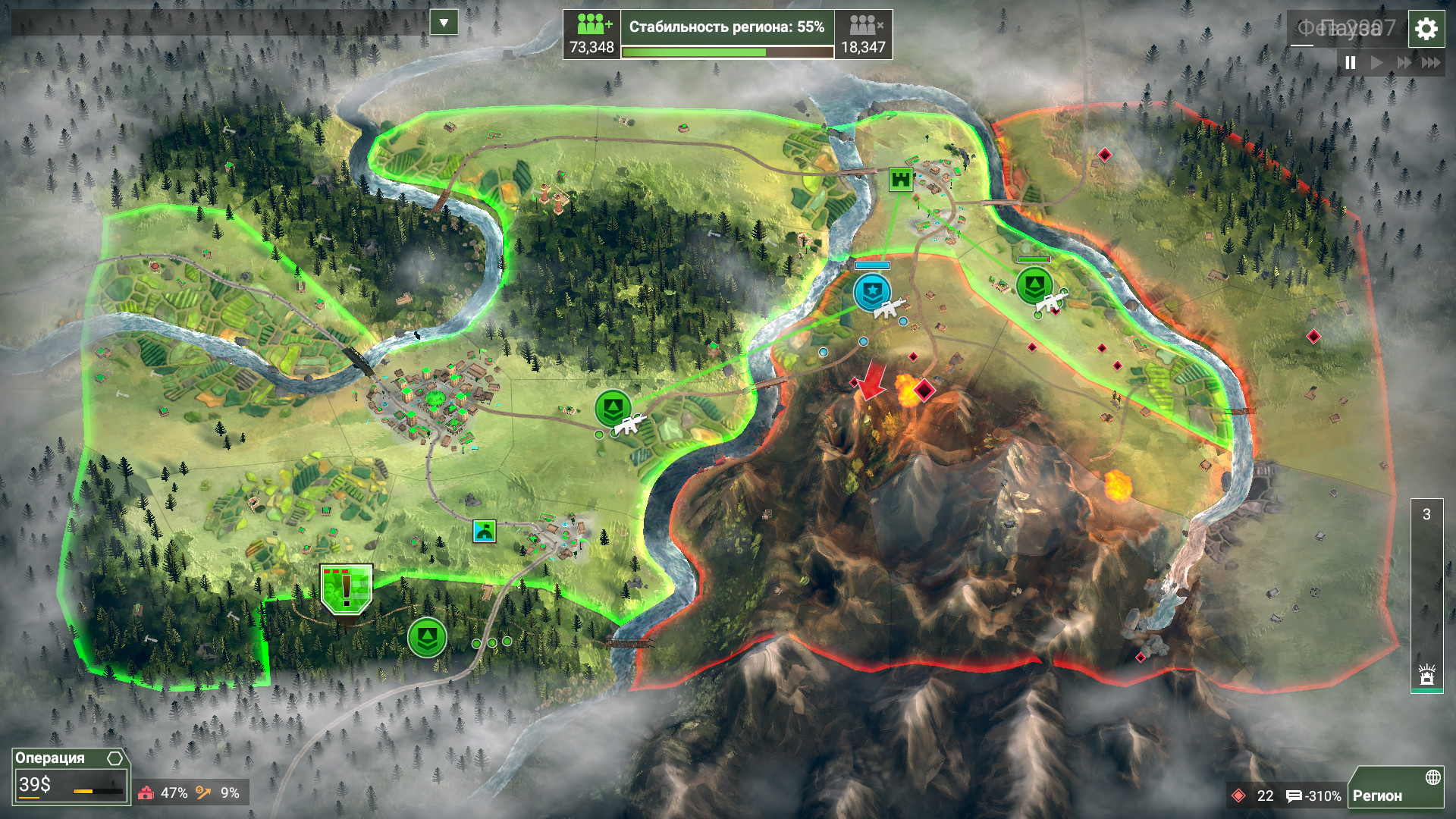Viewport: 1456px width, 819px height.
Task: Collect the exclamation shield alert bubble
Action: [x=347, y=589]
